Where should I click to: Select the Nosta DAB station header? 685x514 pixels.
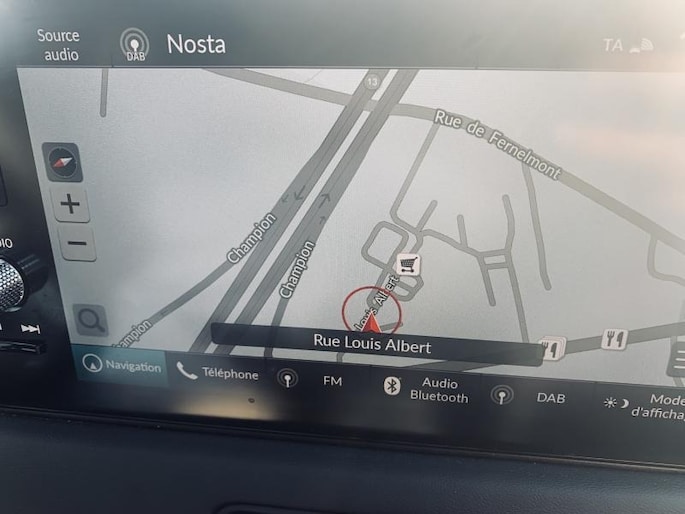(174, 43)
